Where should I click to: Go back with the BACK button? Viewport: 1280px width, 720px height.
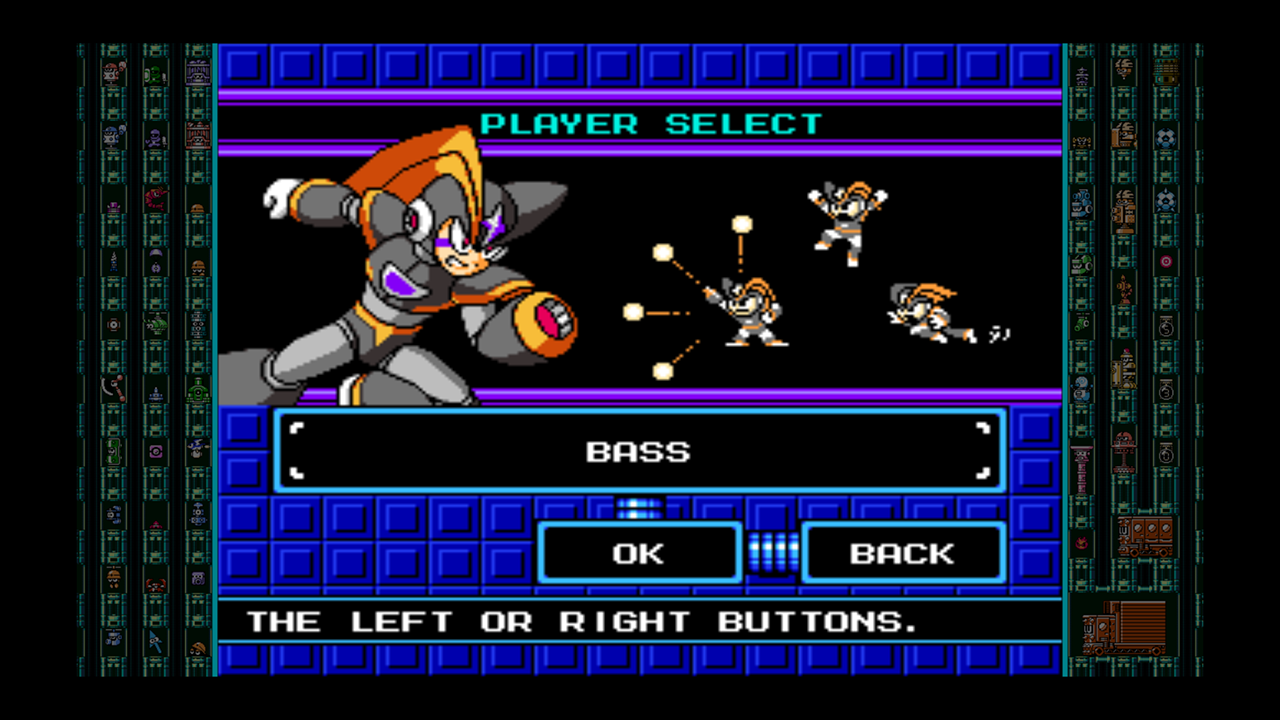tap(902, 553)
